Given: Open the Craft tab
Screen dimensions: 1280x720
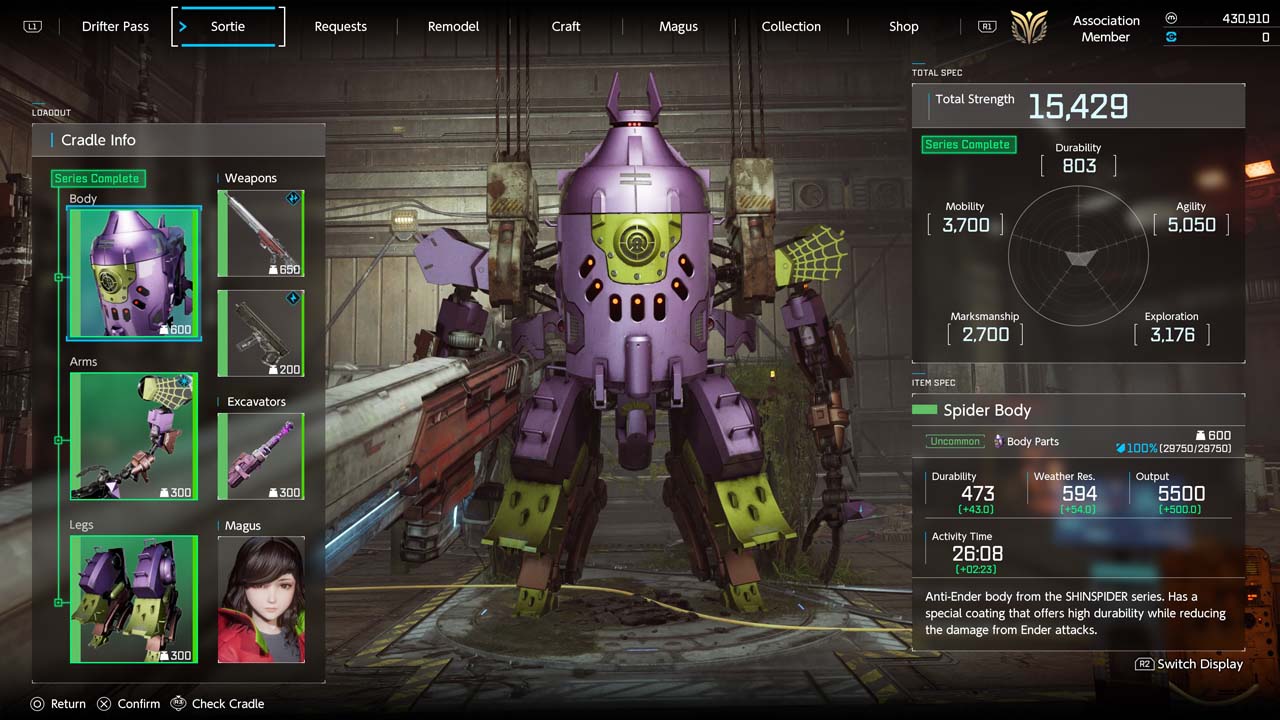Looking at the screenshot, I should coord(566,27).
